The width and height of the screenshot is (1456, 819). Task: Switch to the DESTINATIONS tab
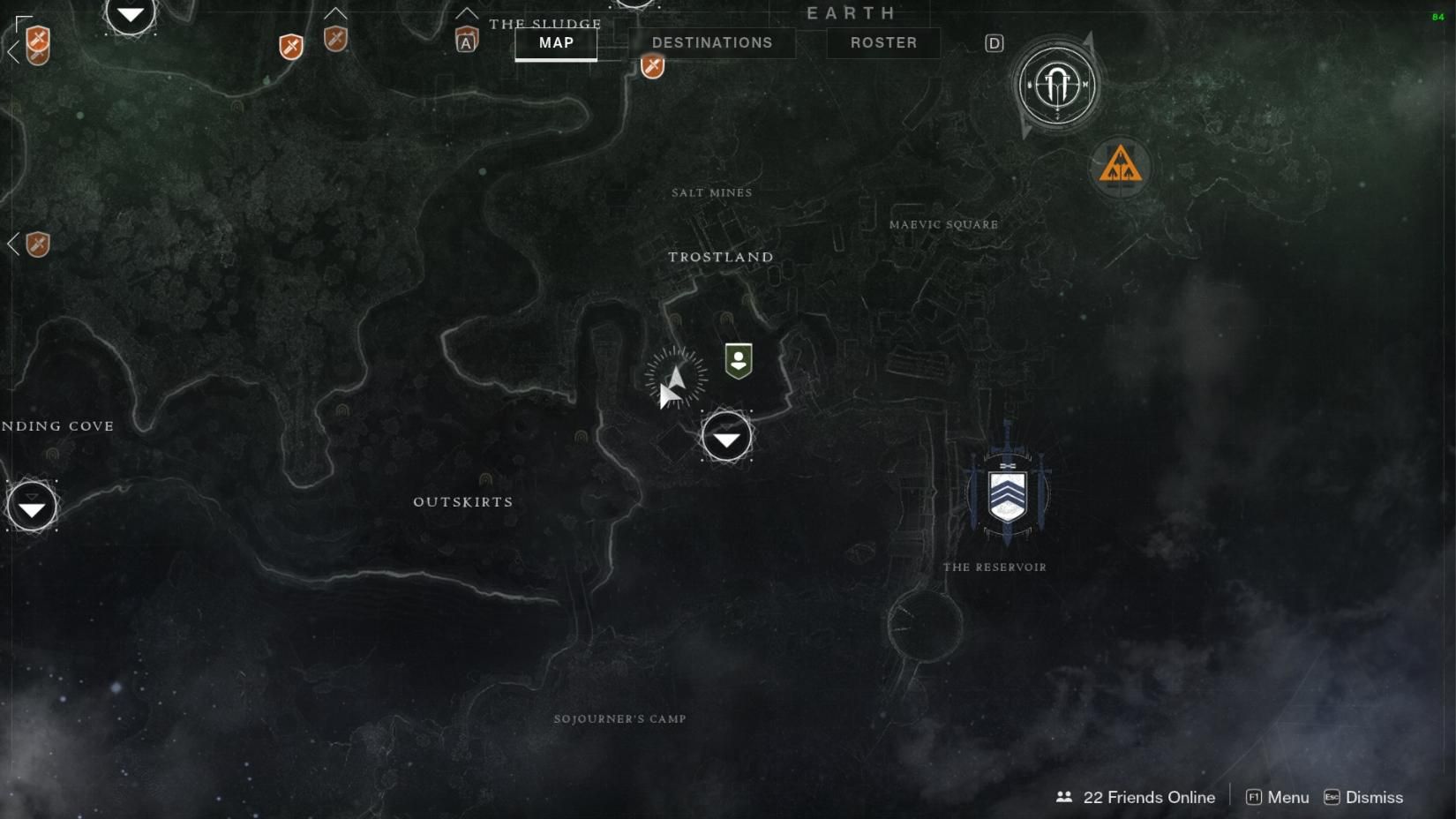tap(712, 42)
